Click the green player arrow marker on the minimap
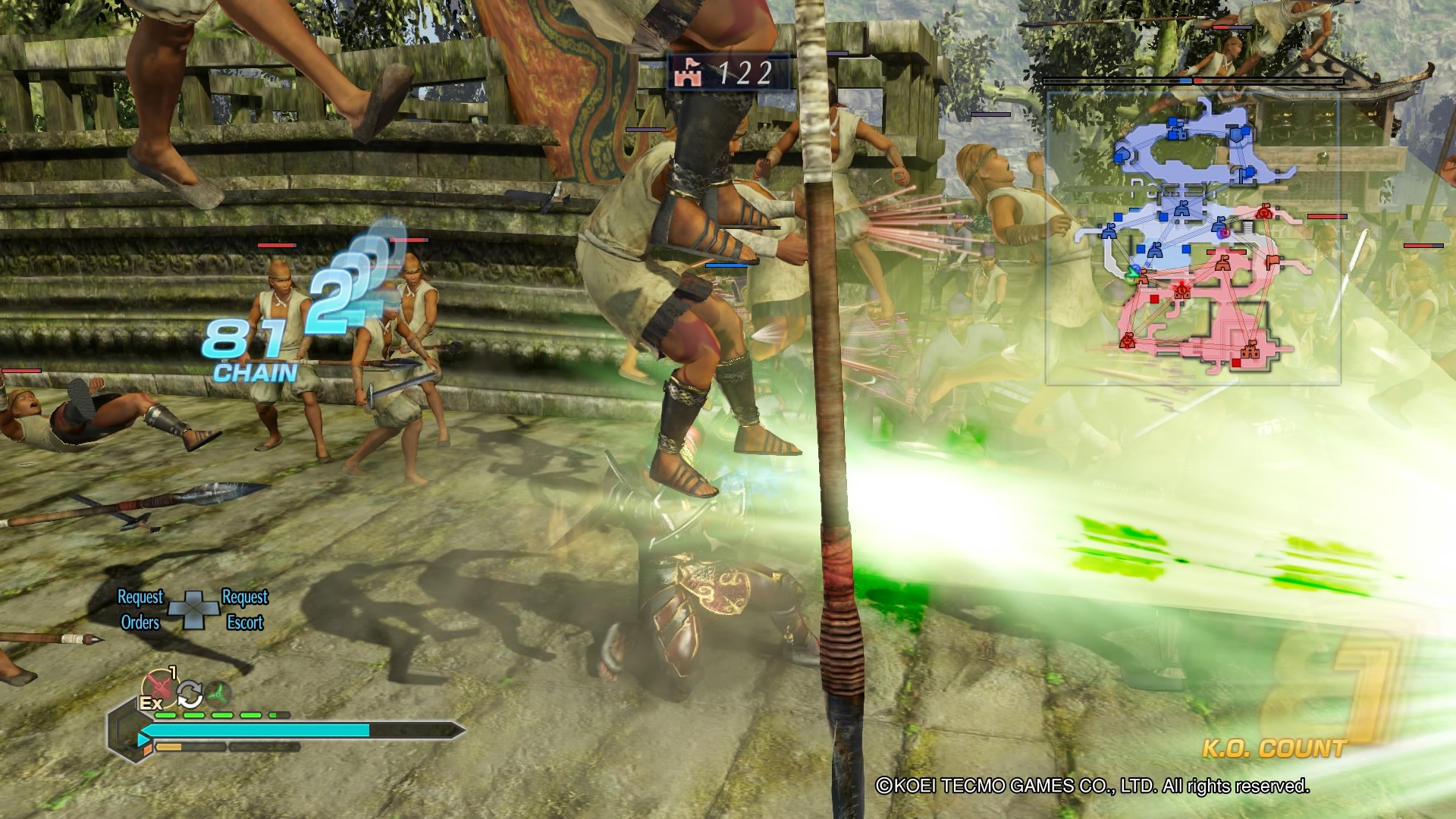Screen dimensions: 1456x819 pos(1131,274)
